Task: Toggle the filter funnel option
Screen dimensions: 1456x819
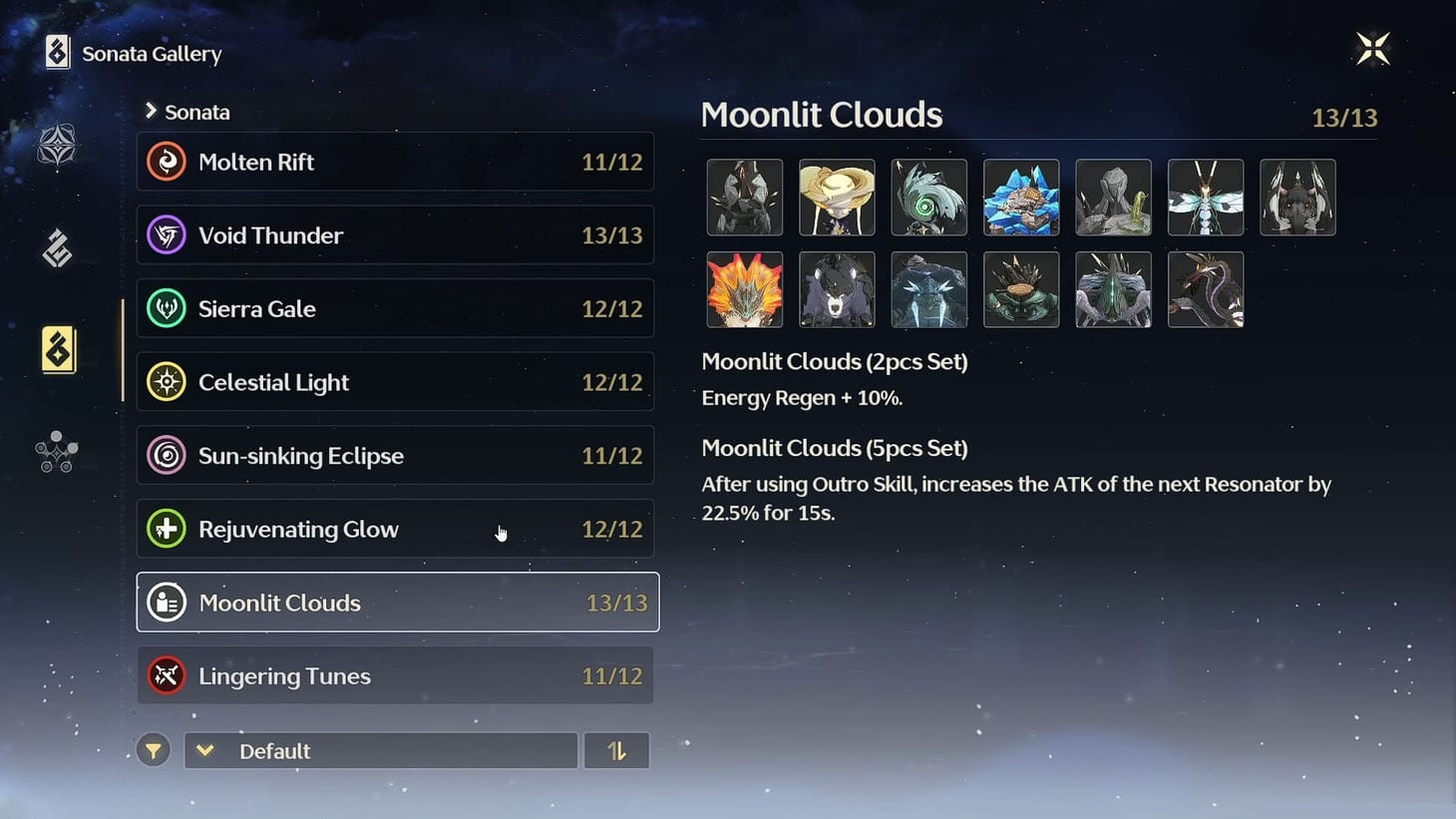Action: tap(153, 750)
